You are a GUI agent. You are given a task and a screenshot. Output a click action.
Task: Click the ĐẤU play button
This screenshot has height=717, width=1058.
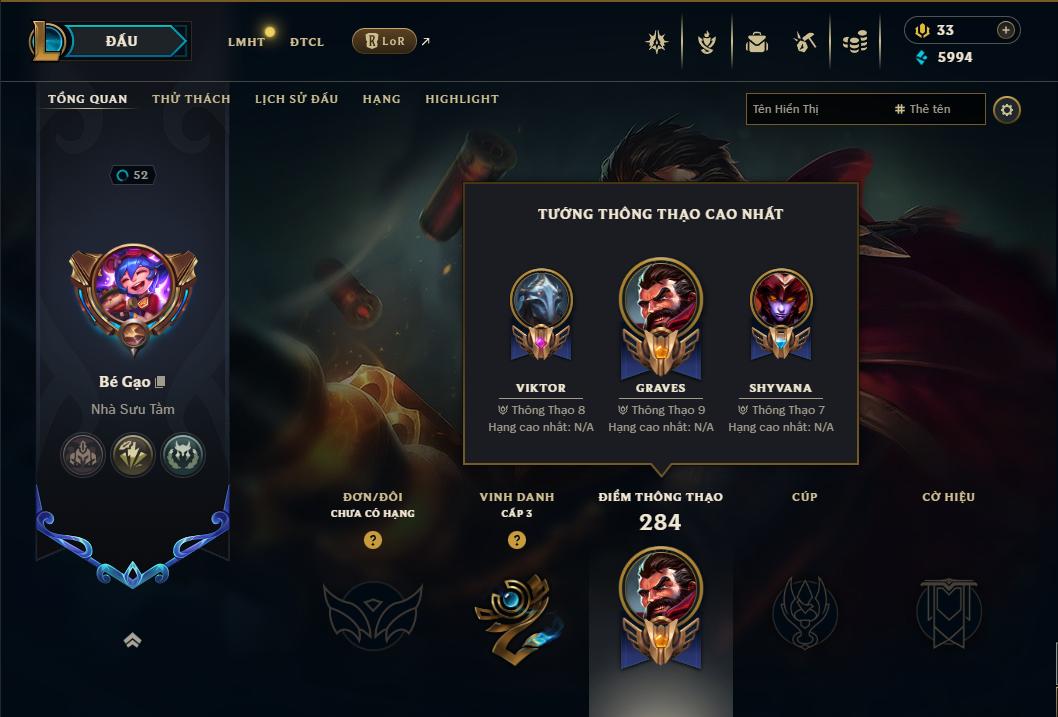pos(122,41)
